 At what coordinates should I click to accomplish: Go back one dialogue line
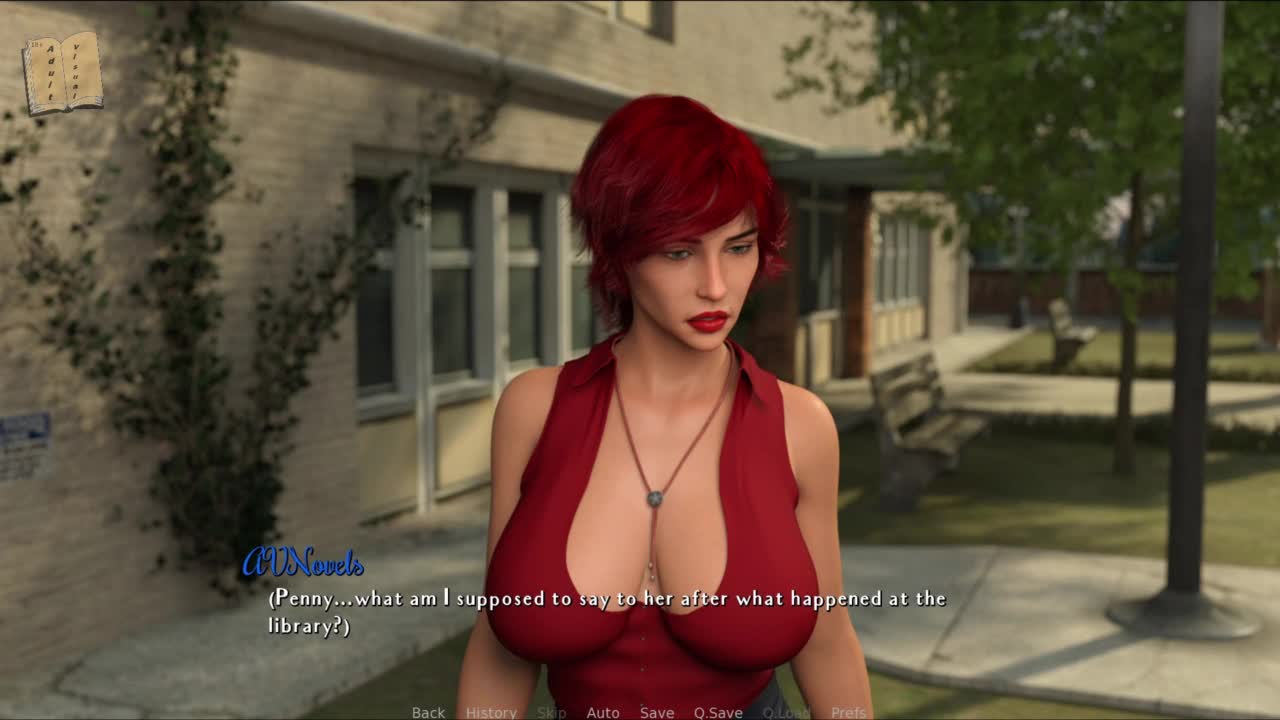pos(428,712)
